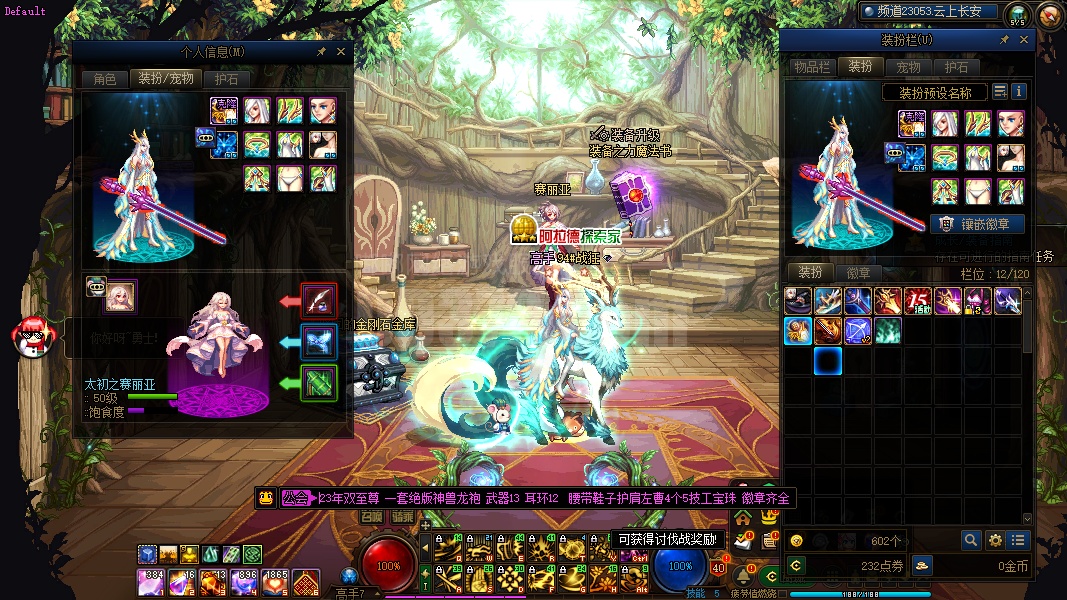Viewport: 1067px width, 600px height.
Task: Close the 个人信息 character info window
Action: pos(341,51)
